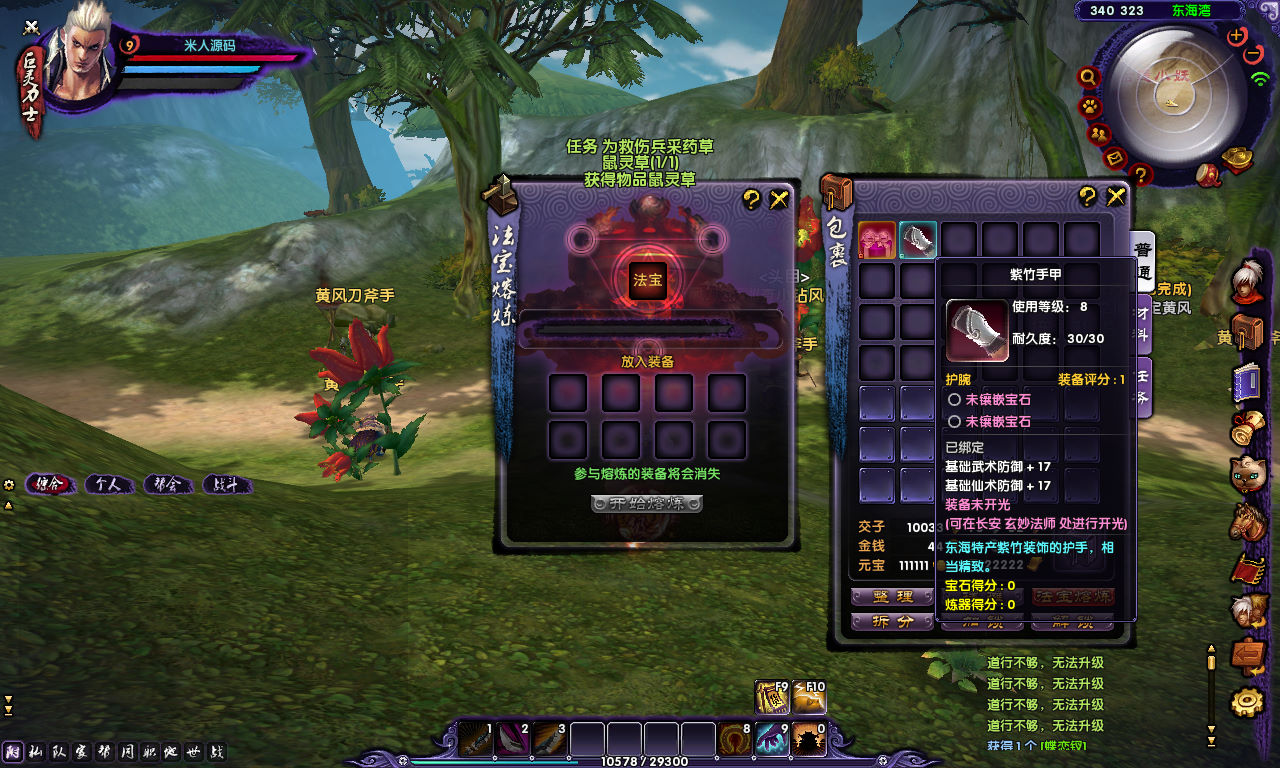This screenshot has height=768, width=1280.
Task: Switch to the 个人 chat tab
Action: 108,485
